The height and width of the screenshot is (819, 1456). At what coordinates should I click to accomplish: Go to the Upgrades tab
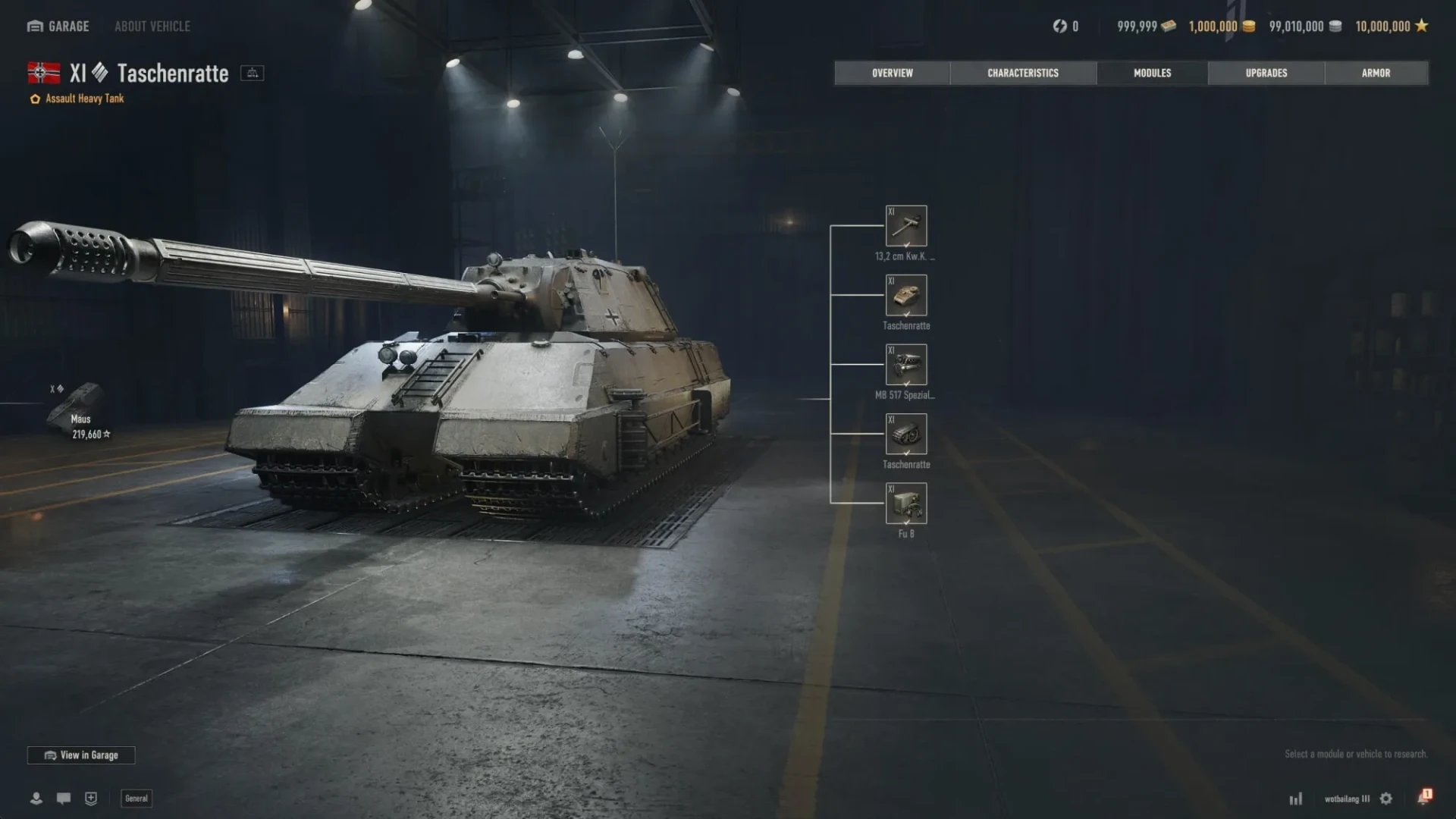1266,73
